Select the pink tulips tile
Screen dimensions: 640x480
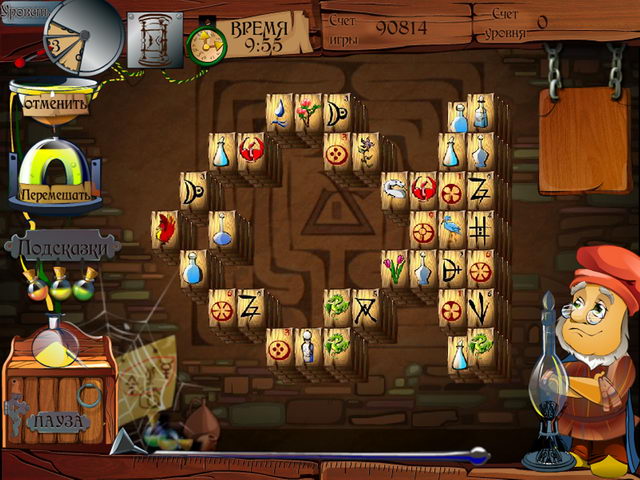pyautogui.click(x=395, y=268)
